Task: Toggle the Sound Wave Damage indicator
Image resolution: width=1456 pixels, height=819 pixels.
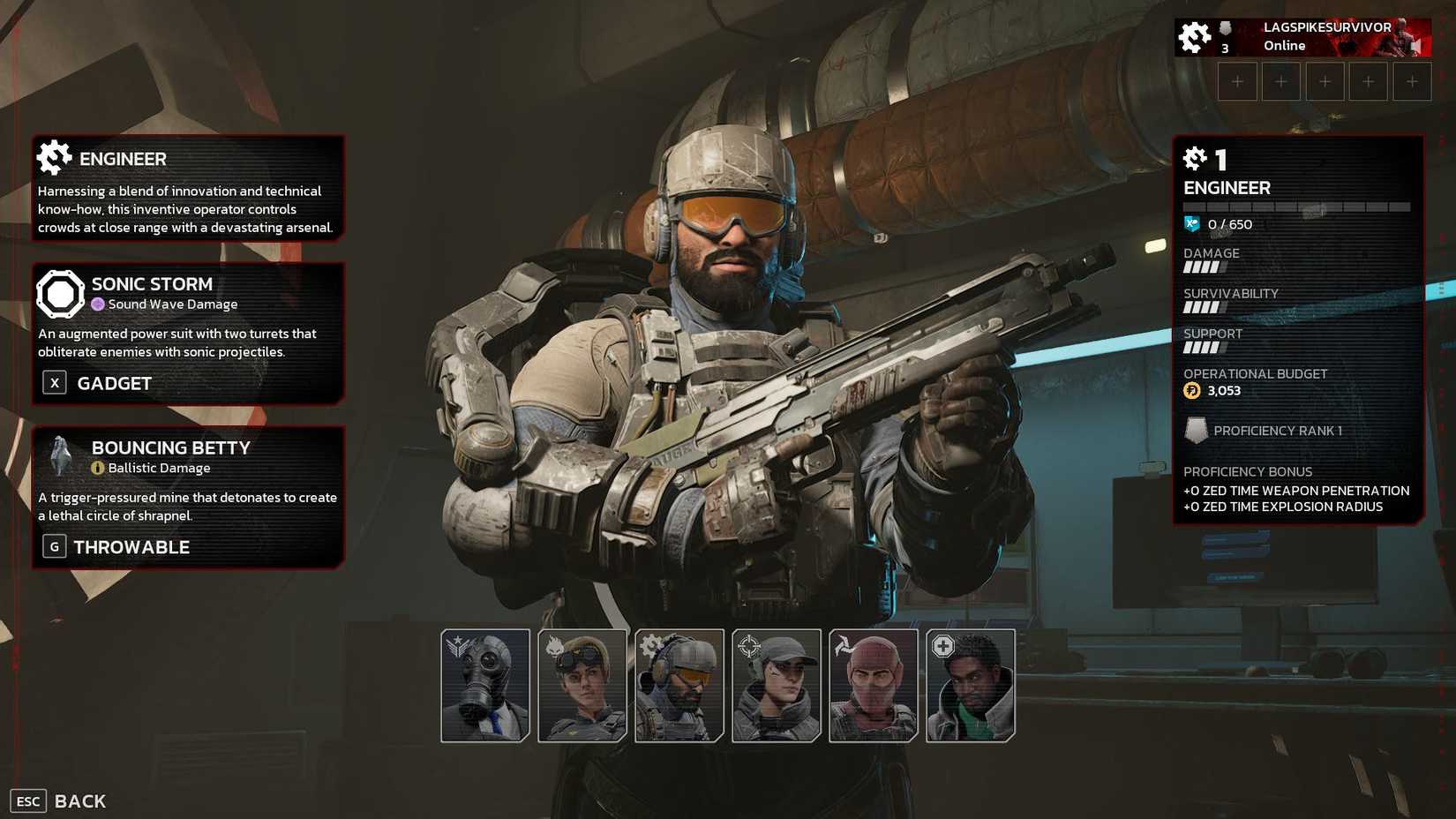Action: tap(98, 304)
